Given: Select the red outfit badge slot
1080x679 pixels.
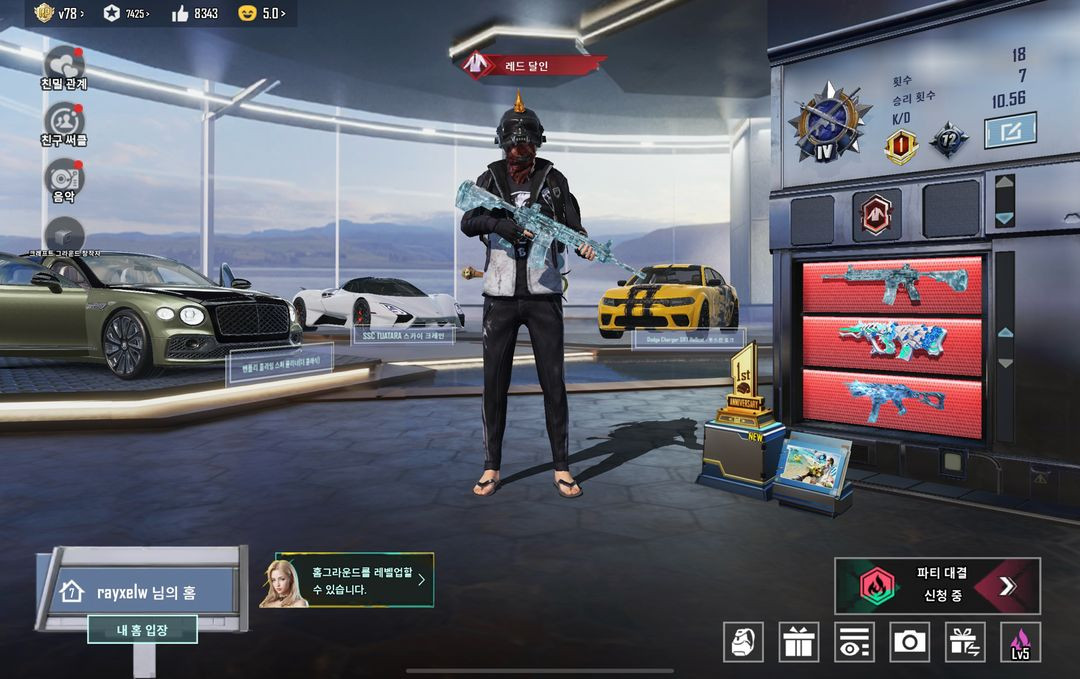Looking at the screenshot, I should (877, 215).
